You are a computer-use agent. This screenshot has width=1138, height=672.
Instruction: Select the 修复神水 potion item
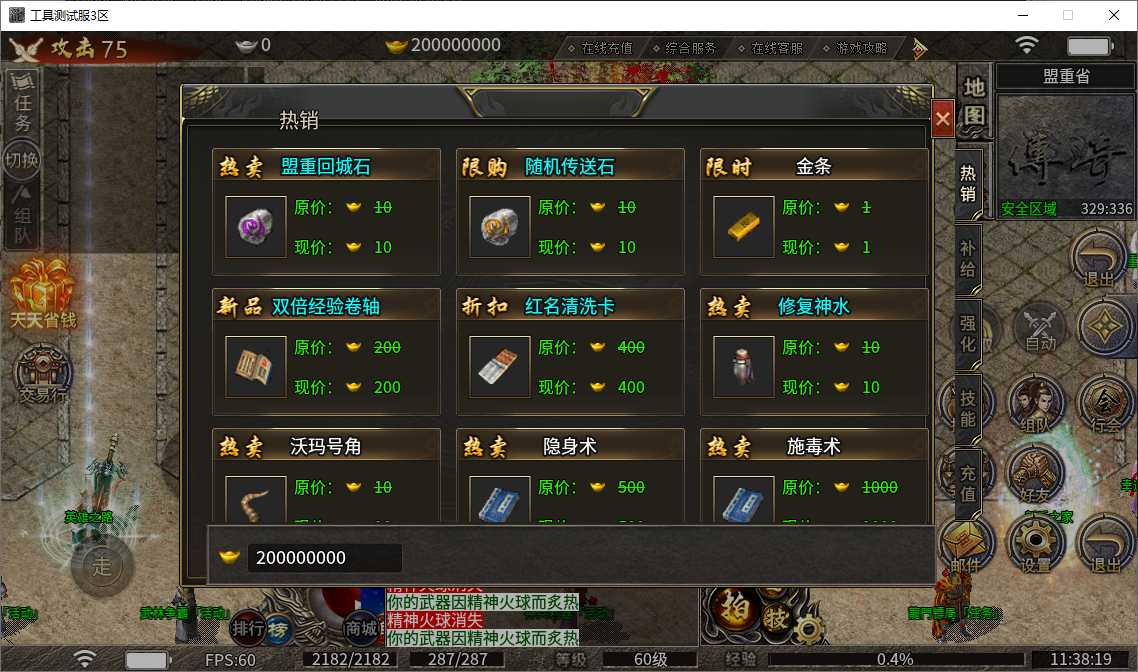click(x=744, y=367)
